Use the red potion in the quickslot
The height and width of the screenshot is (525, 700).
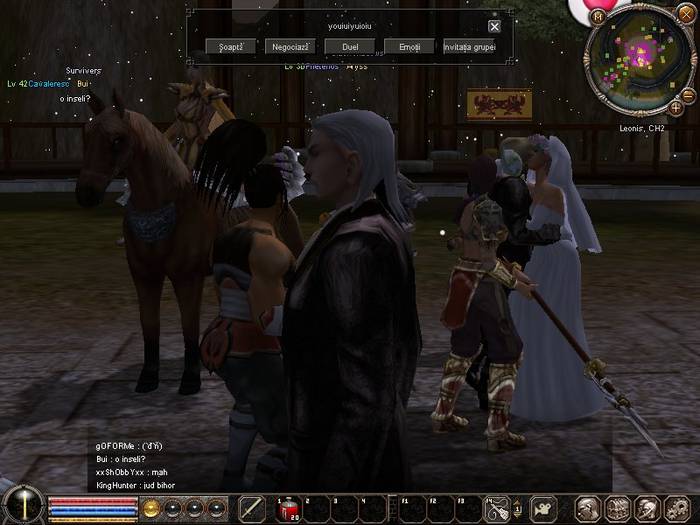tap(287, 507)
